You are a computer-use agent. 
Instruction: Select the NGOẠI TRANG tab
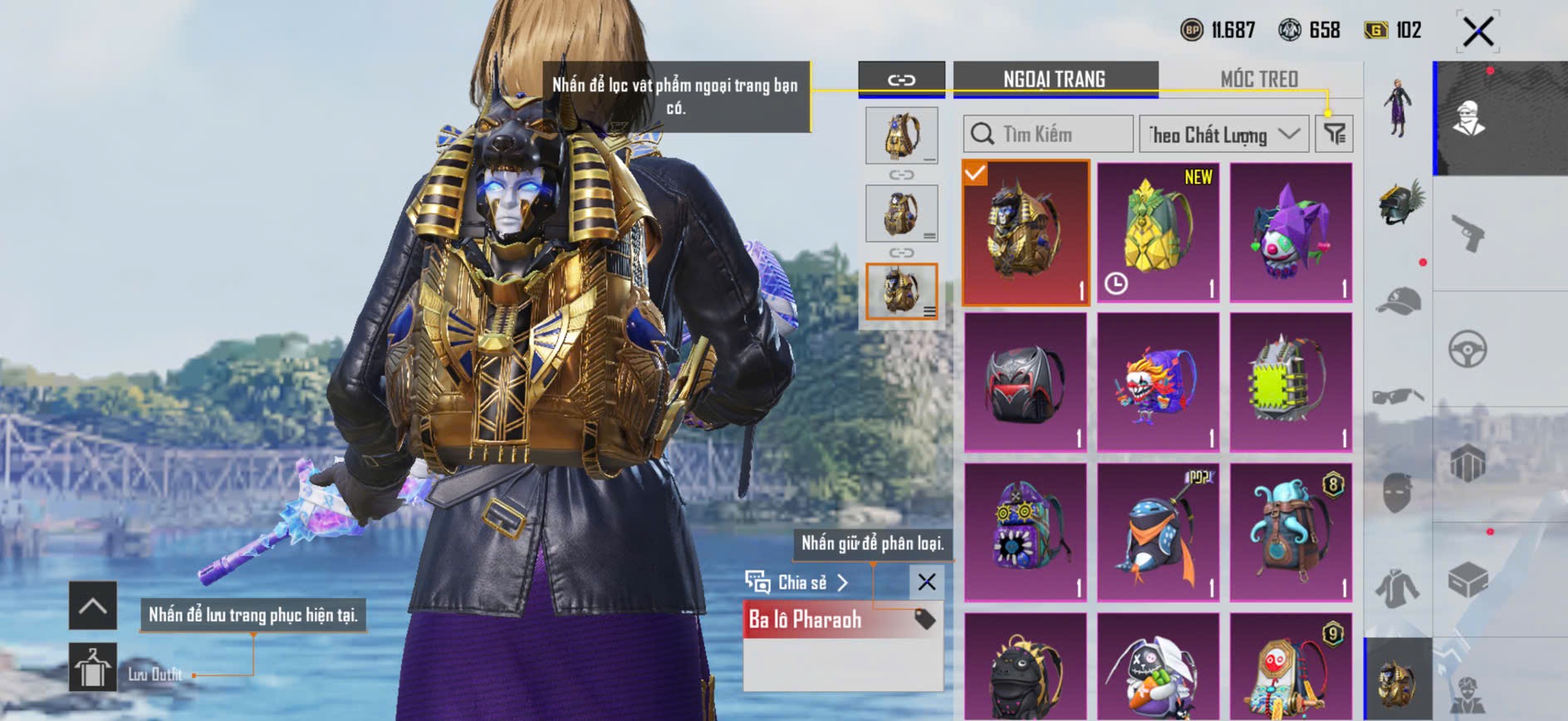(x=1055, y=79)
